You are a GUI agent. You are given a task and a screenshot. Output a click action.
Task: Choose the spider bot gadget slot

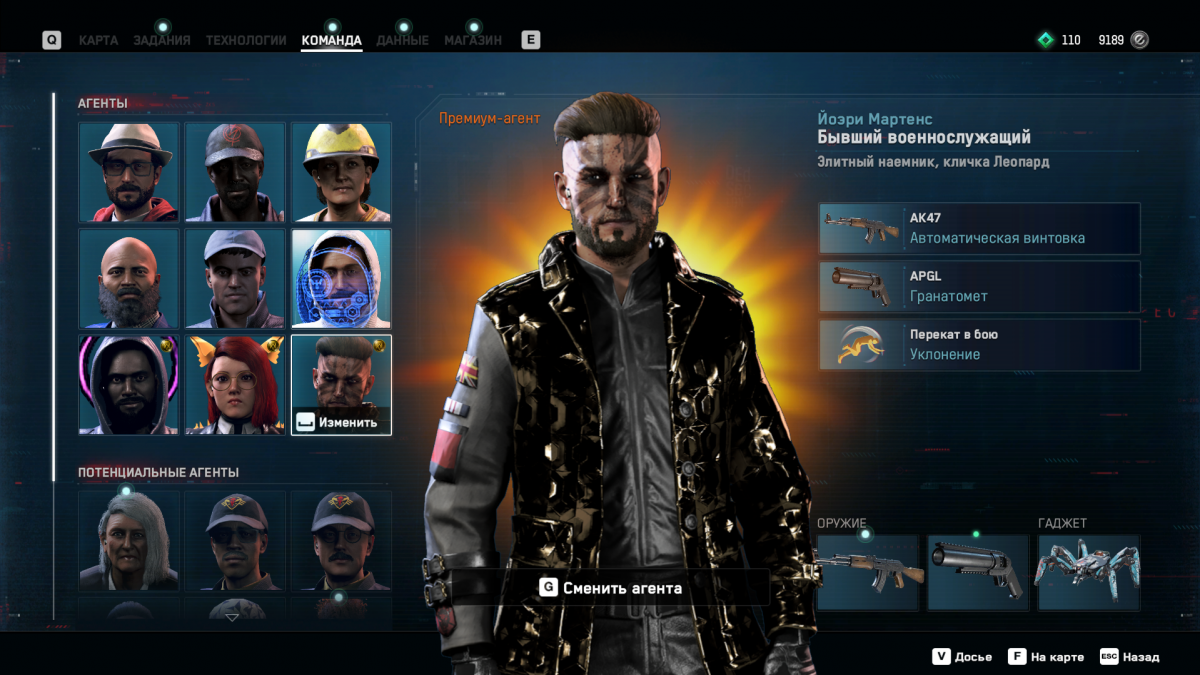coord(1088,573)
